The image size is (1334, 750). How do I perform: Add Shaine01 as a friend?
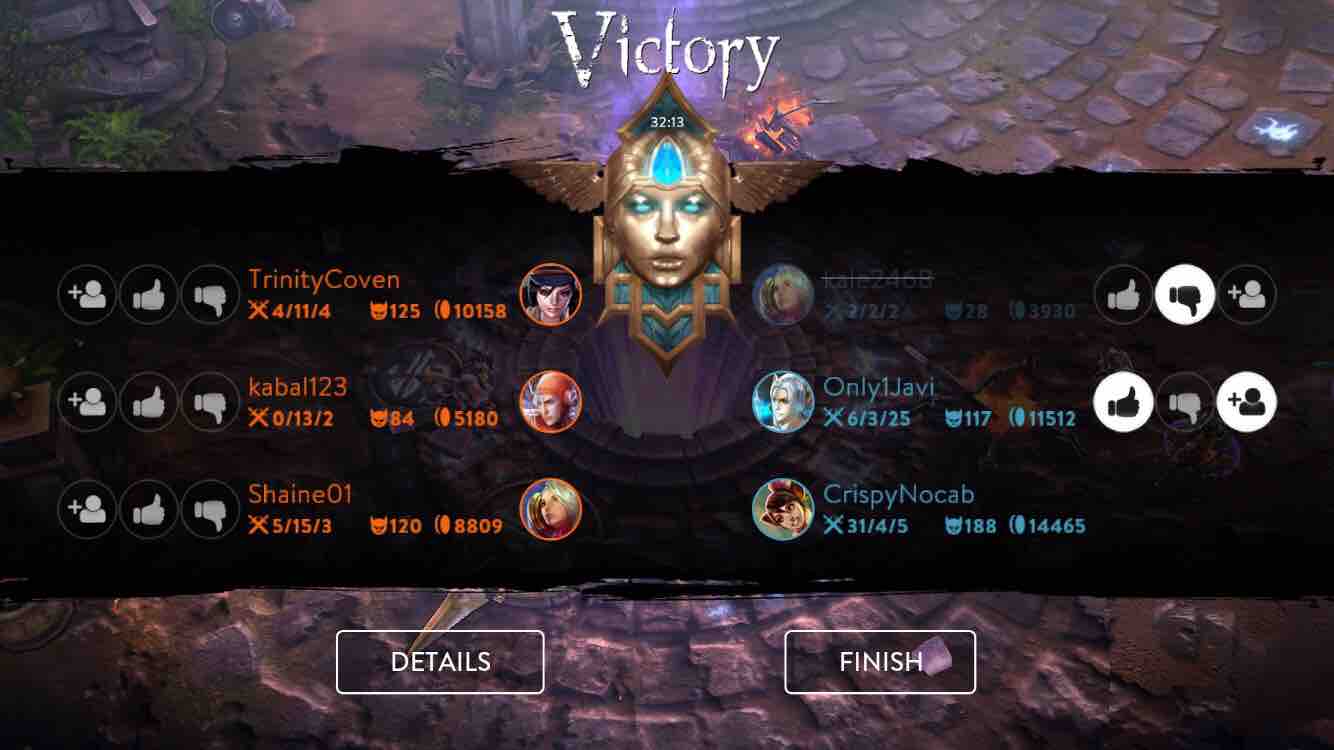(87, 509)
